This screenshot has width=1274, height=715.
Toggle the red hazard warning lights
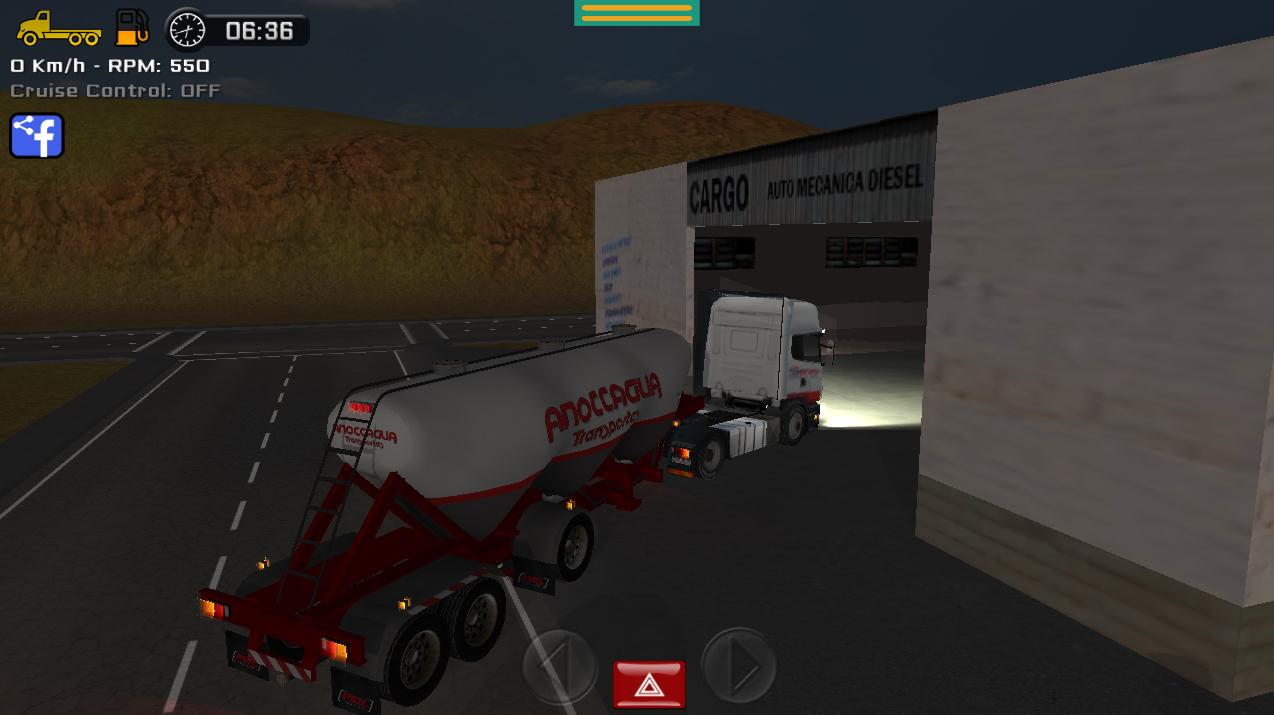click(x=649, y=684)
